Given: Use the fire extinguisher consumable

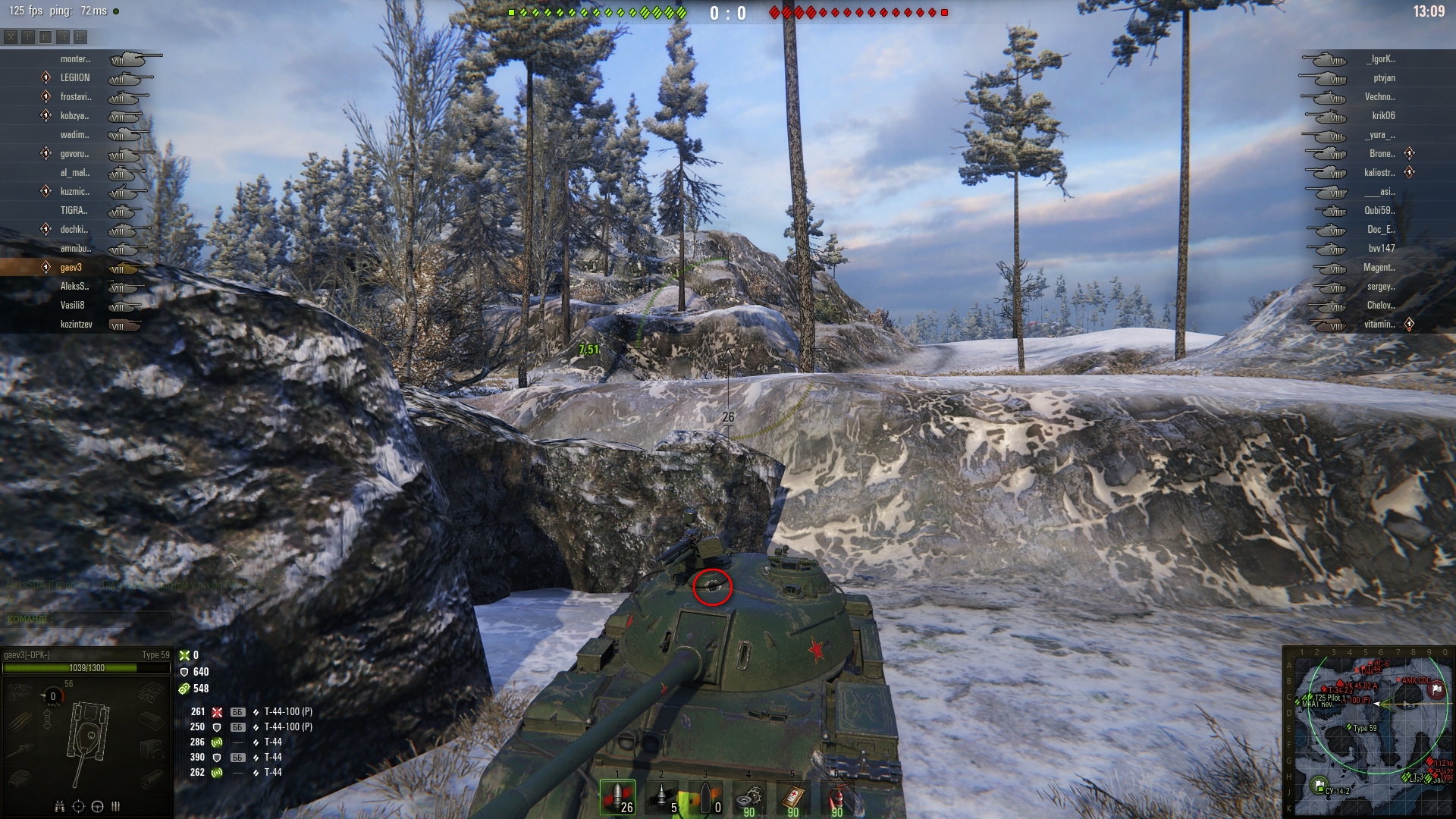Looking at the screenshot, I should [837, 797].
